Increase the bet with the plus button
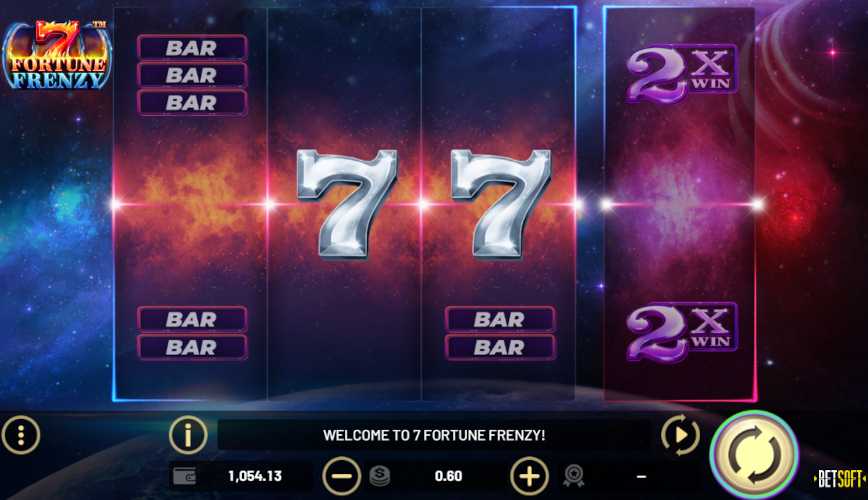Image resolution: width=868 pixels, height=500 pixels. point(529,475)
